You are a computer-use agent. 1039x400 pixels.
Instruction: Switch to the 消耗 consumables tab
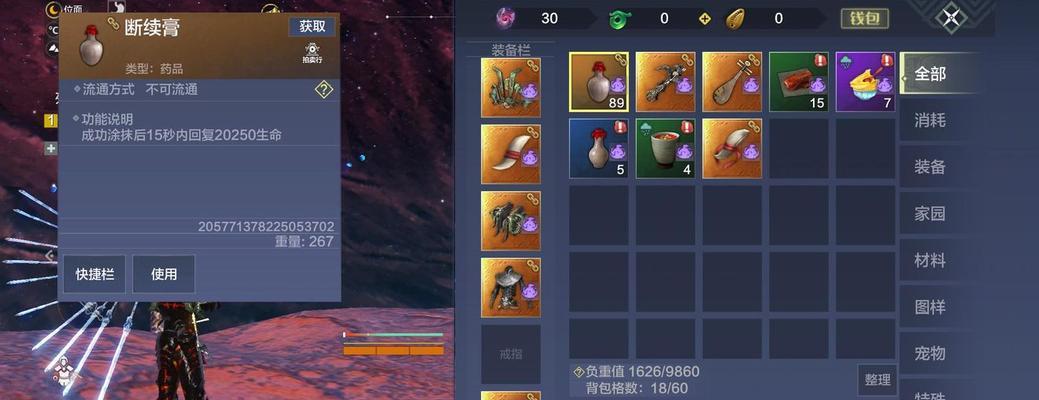click(930, 120)
